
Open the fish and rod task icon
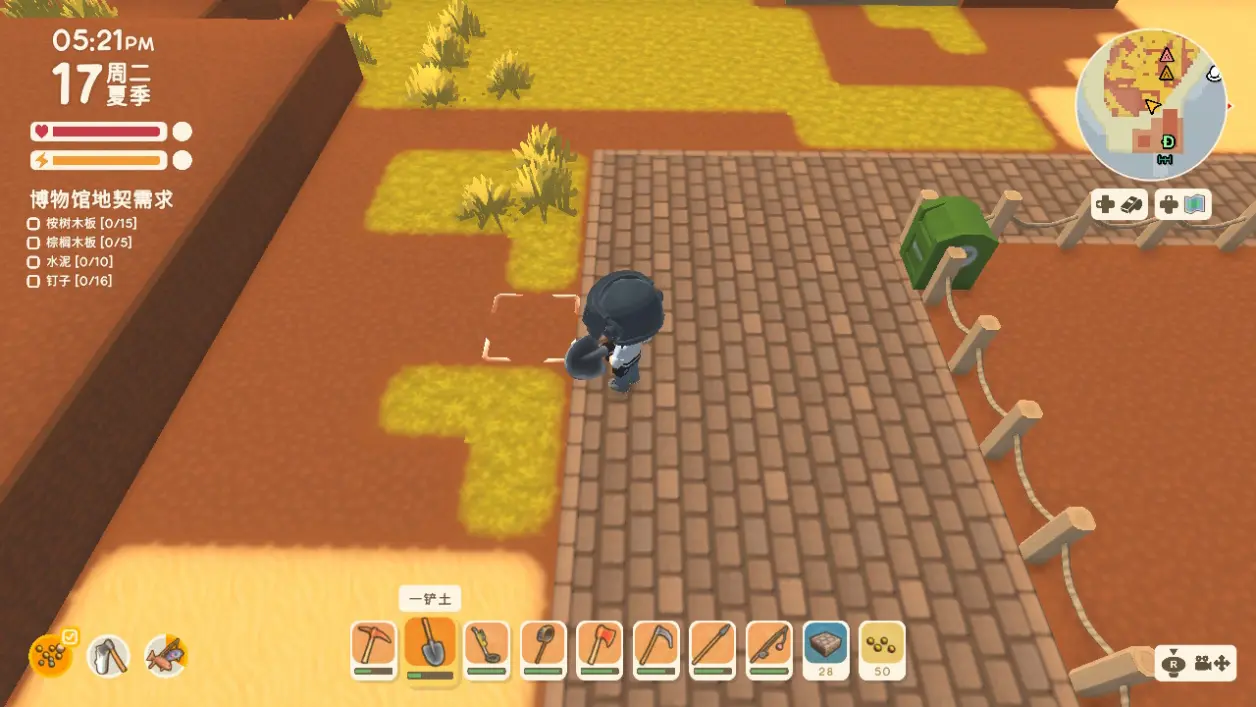(x=166, y=656)
